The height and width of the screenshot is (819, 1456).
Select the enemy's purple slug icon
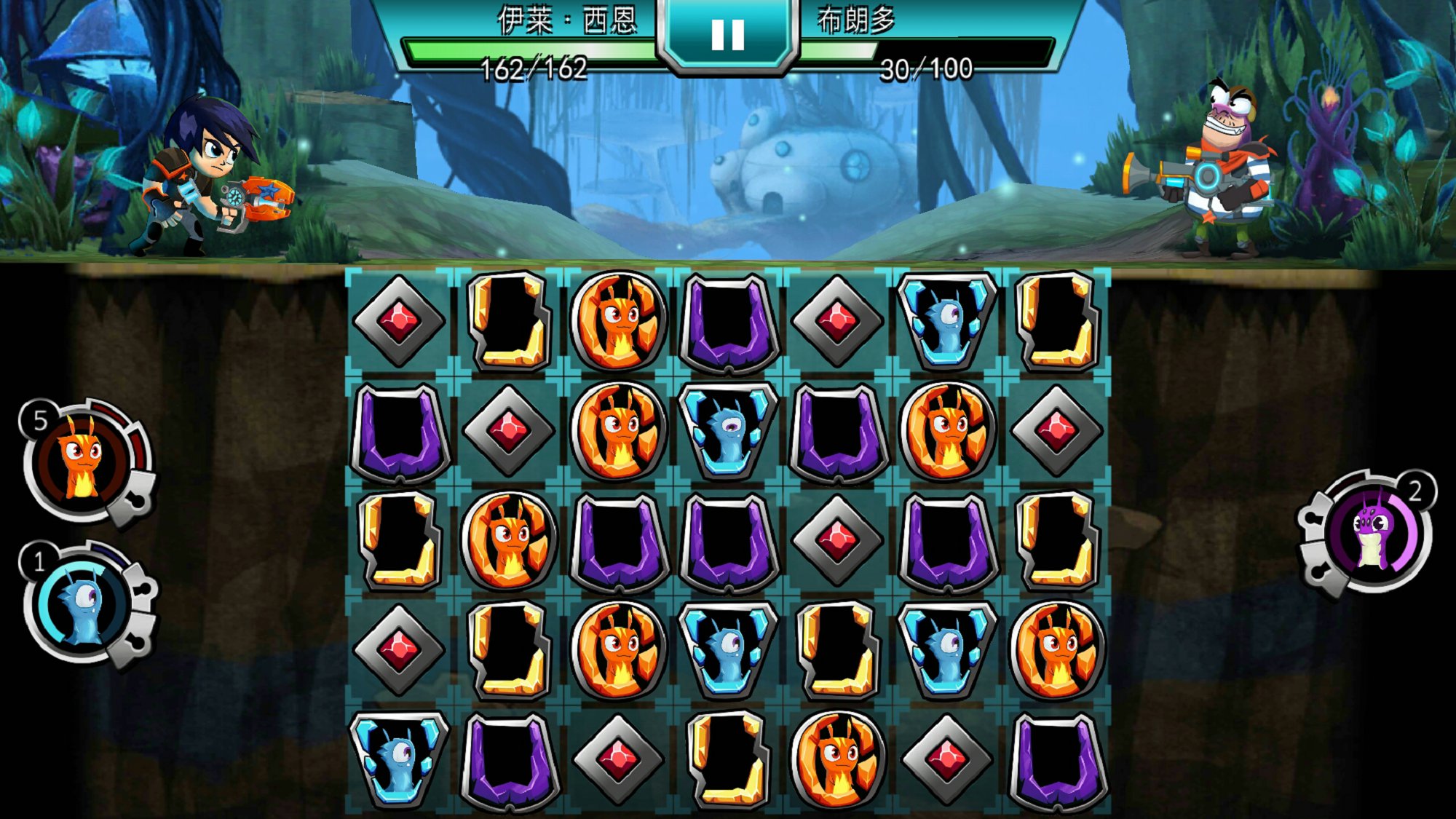pyautogui.click(x=1372, y=532)
